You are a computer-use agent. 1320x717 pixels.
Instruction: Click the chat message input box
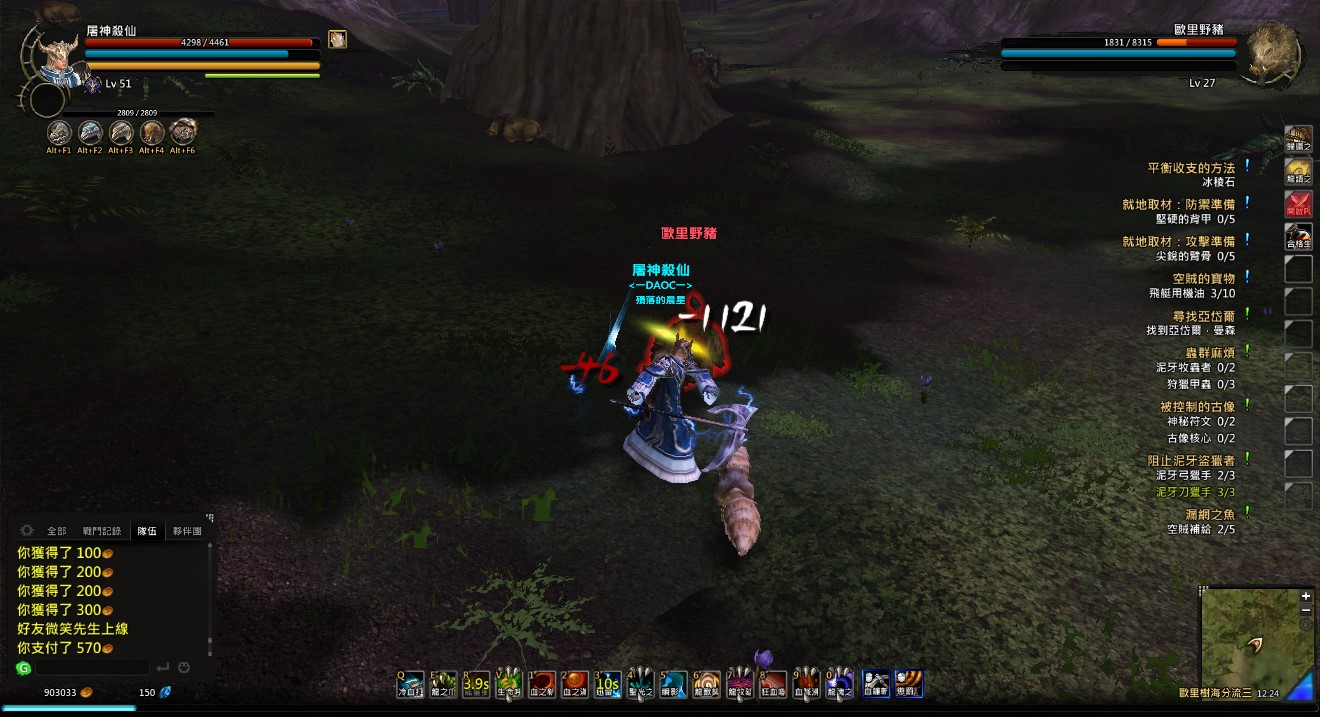tap(92, 667)
